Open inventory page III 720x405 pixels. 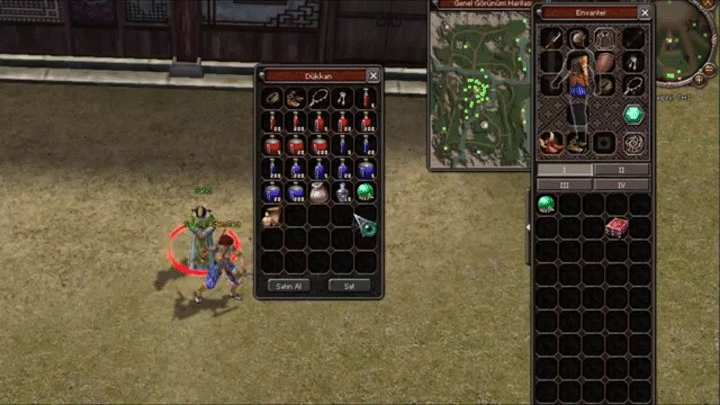(x=564, y=184)
